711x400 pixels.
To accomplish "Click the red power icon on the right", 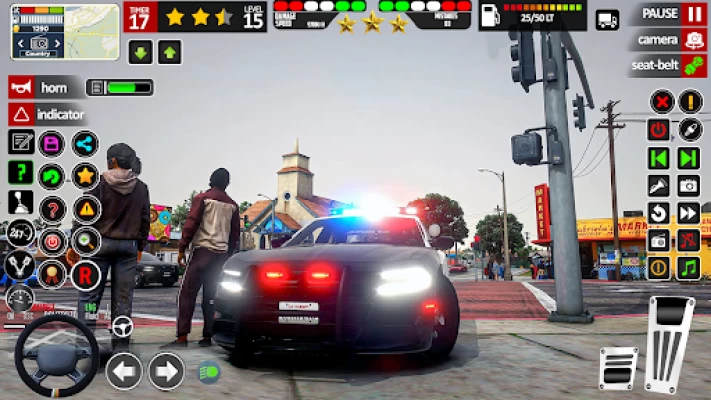I will (x=658, y=129).
